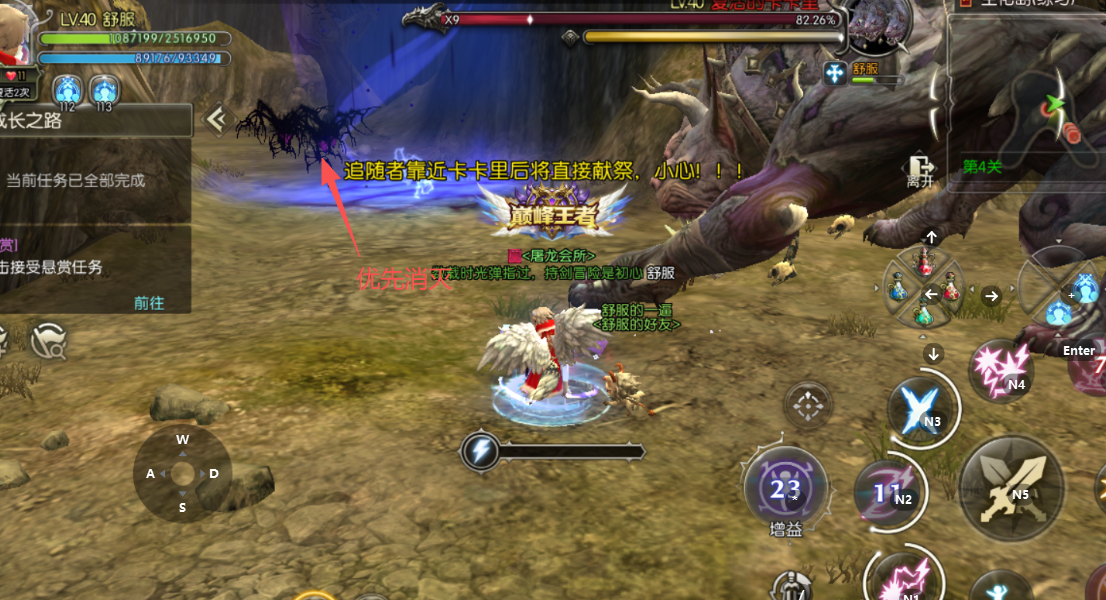Click the 离开 (leave dungeon) button

[x=918, y=171]
